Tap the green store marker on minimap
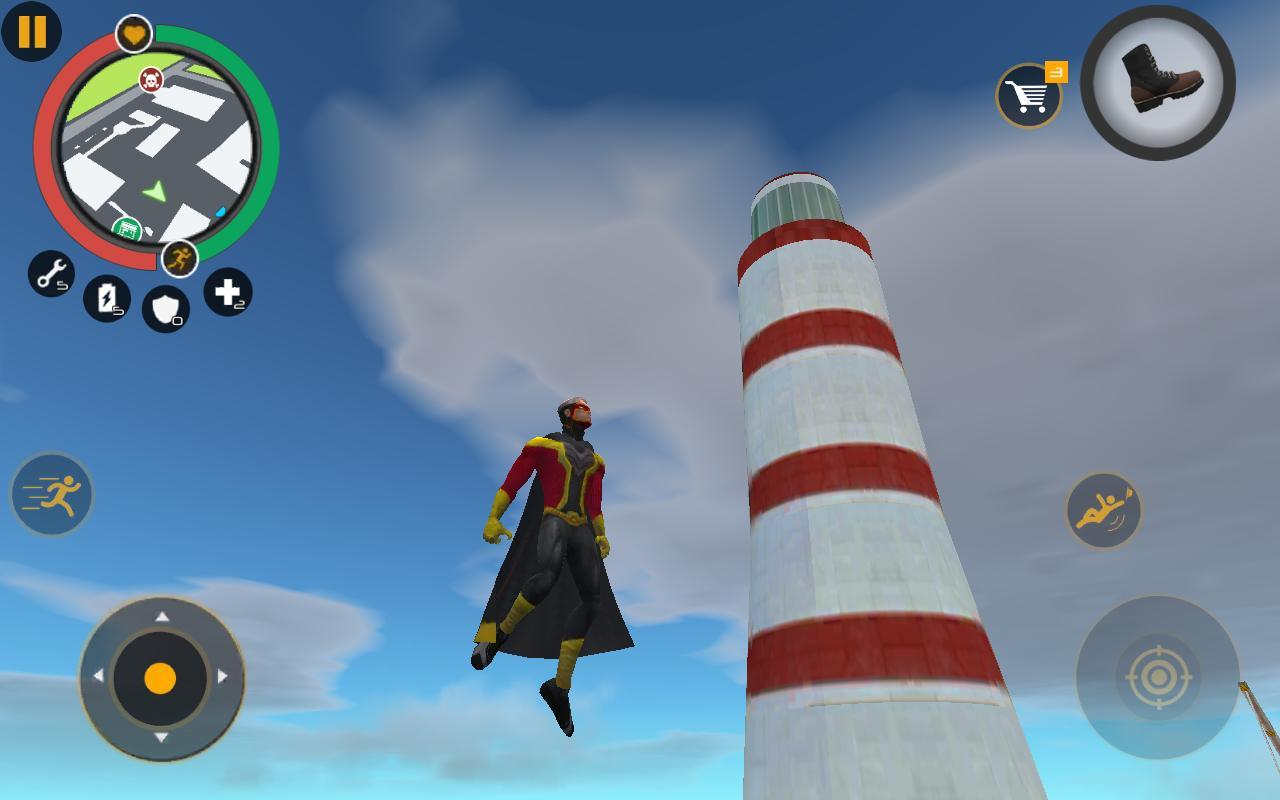The width and height of the screenshot is (1280, 800). coord(128,227)
